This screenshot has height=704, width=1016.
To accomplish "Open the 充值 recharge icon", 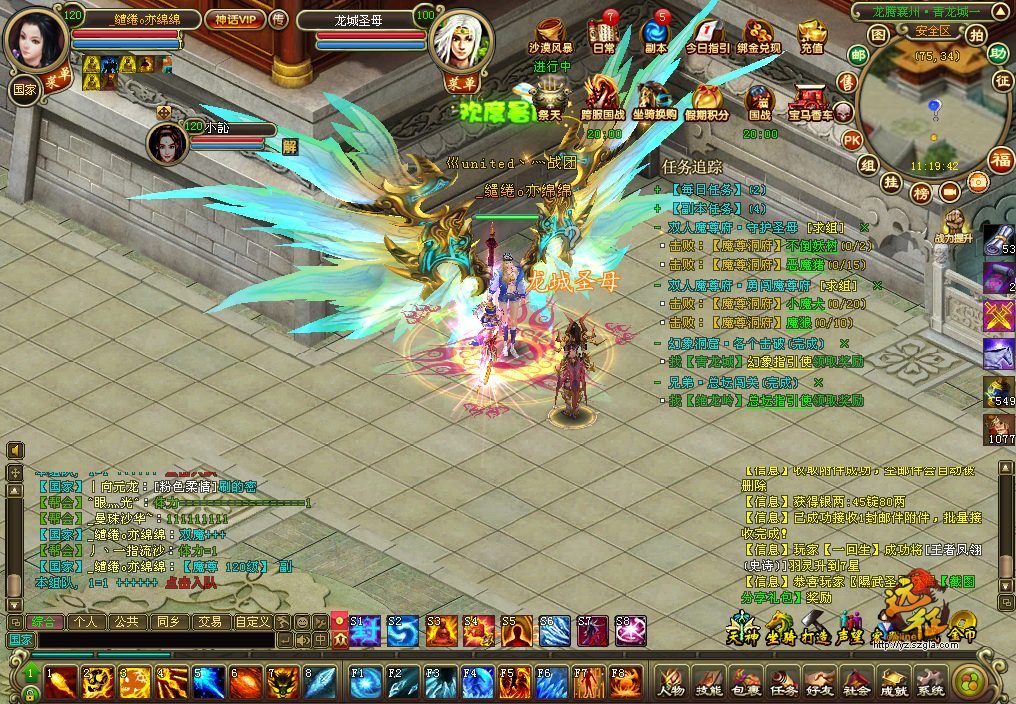I will pos(811,36).
